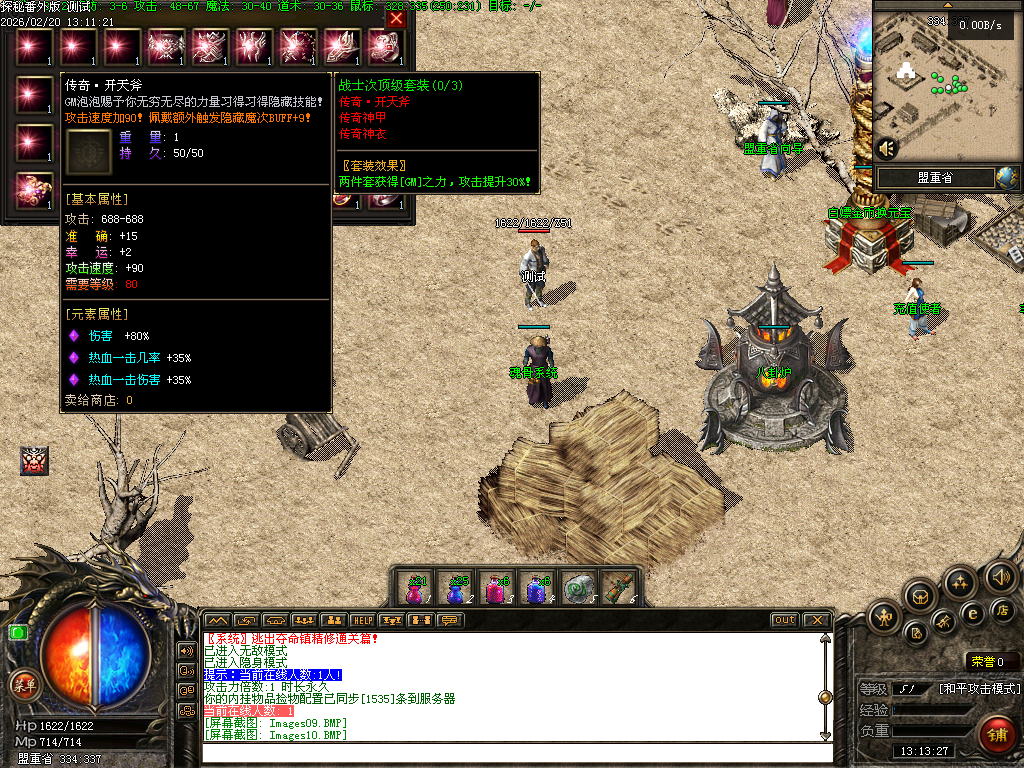Open the 菜单 (menu) button by the orb
This screenshot has width=1024, height=768.
point(22,685)
